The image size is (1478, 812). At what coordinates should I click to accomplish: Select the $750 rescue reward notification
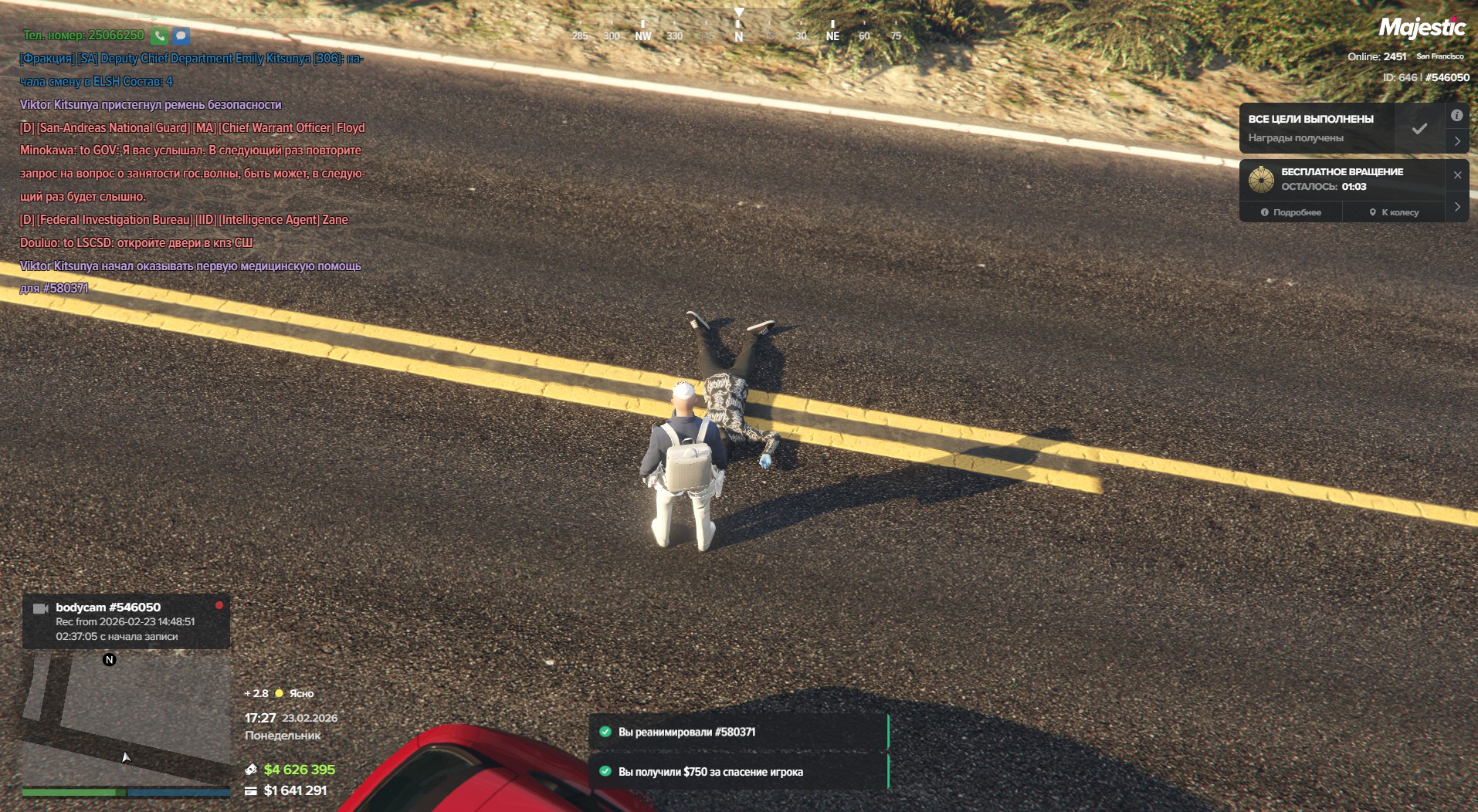[737, 772]
